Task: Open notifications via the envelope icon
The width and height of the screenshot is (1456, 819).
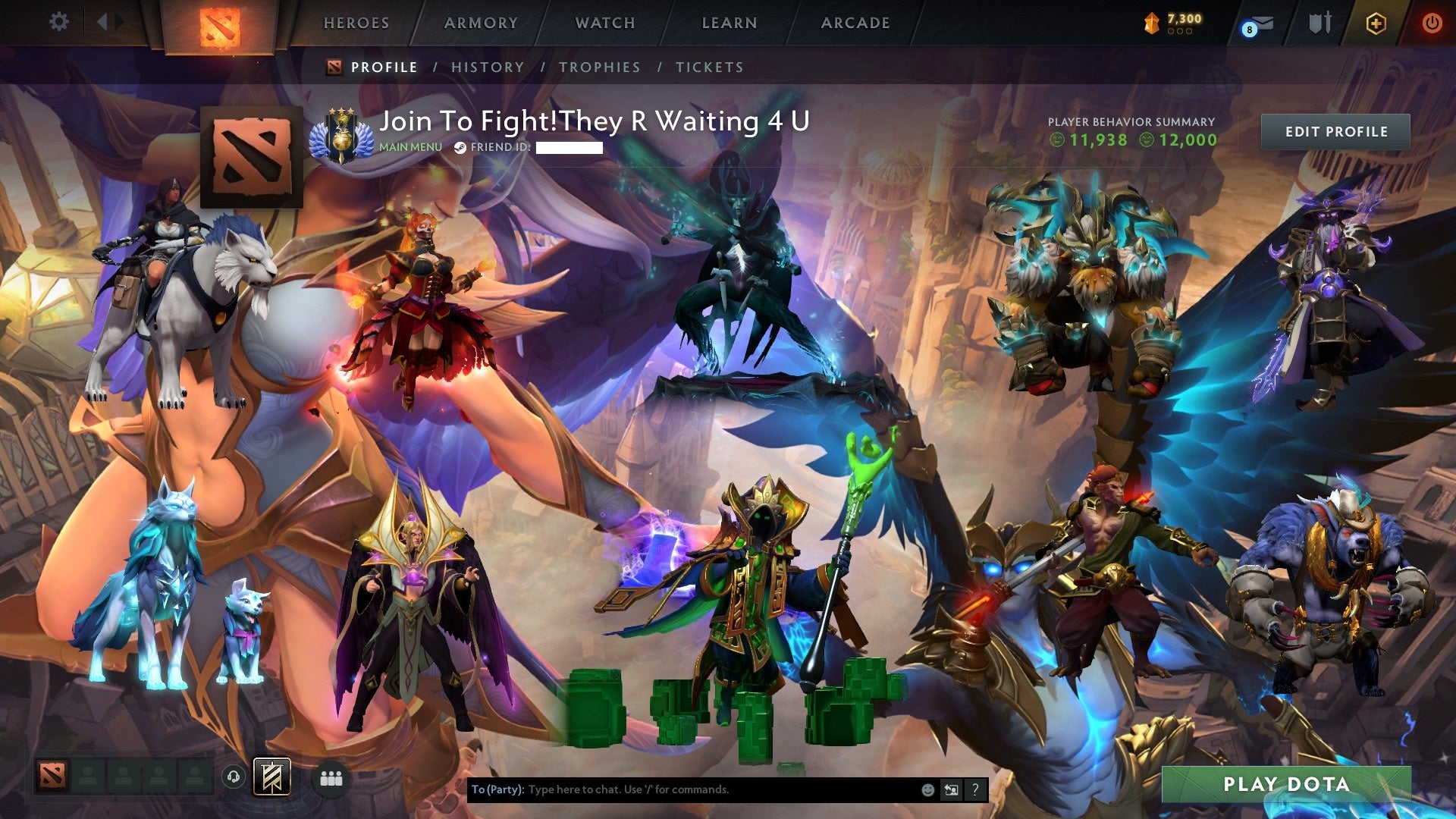Action: pyautogui.click(x=1263, y=21)
